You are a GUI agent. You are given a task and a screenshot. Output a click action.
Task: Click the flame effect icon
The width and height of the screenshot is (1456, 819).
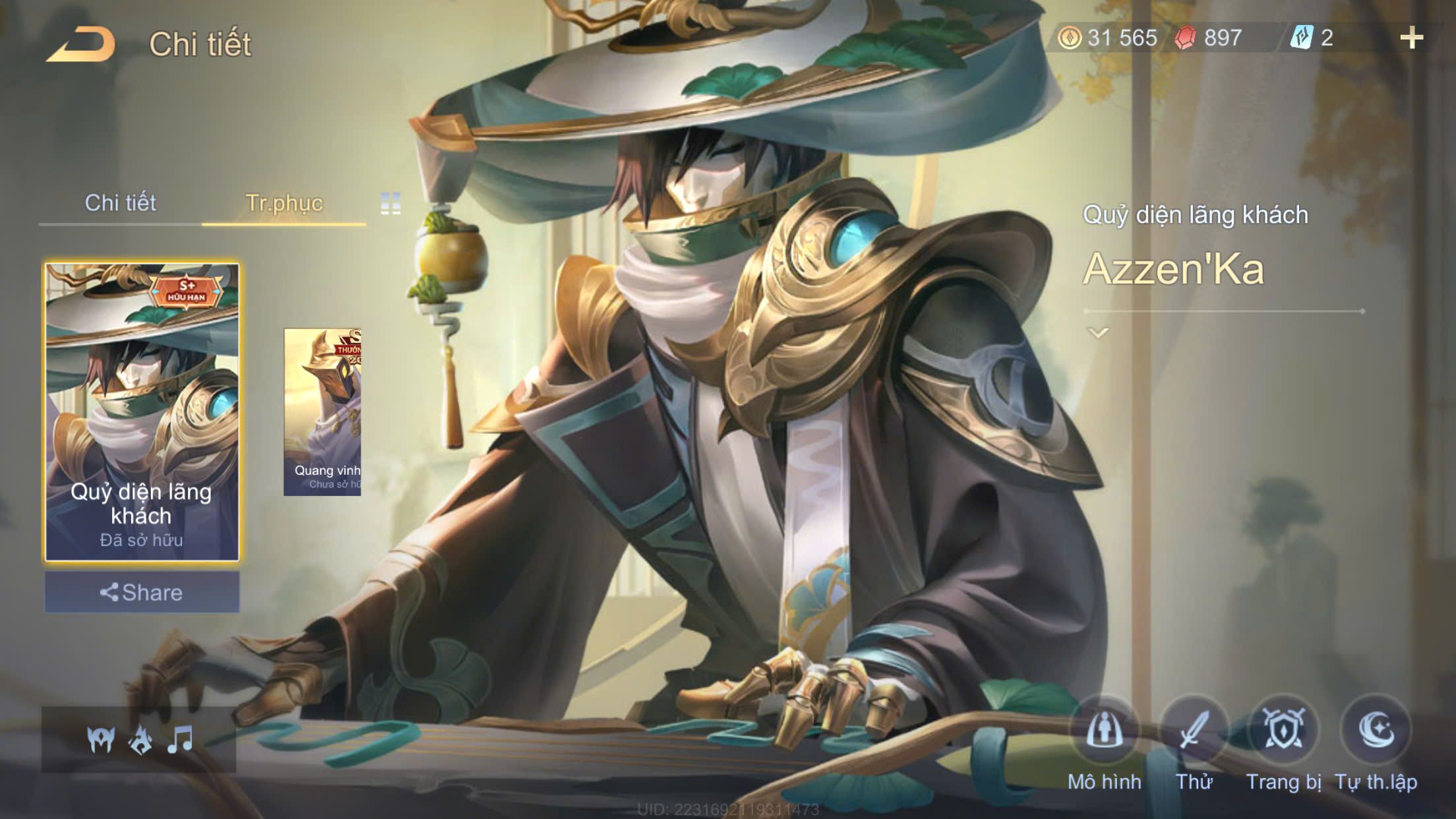(x=140, y=740)
